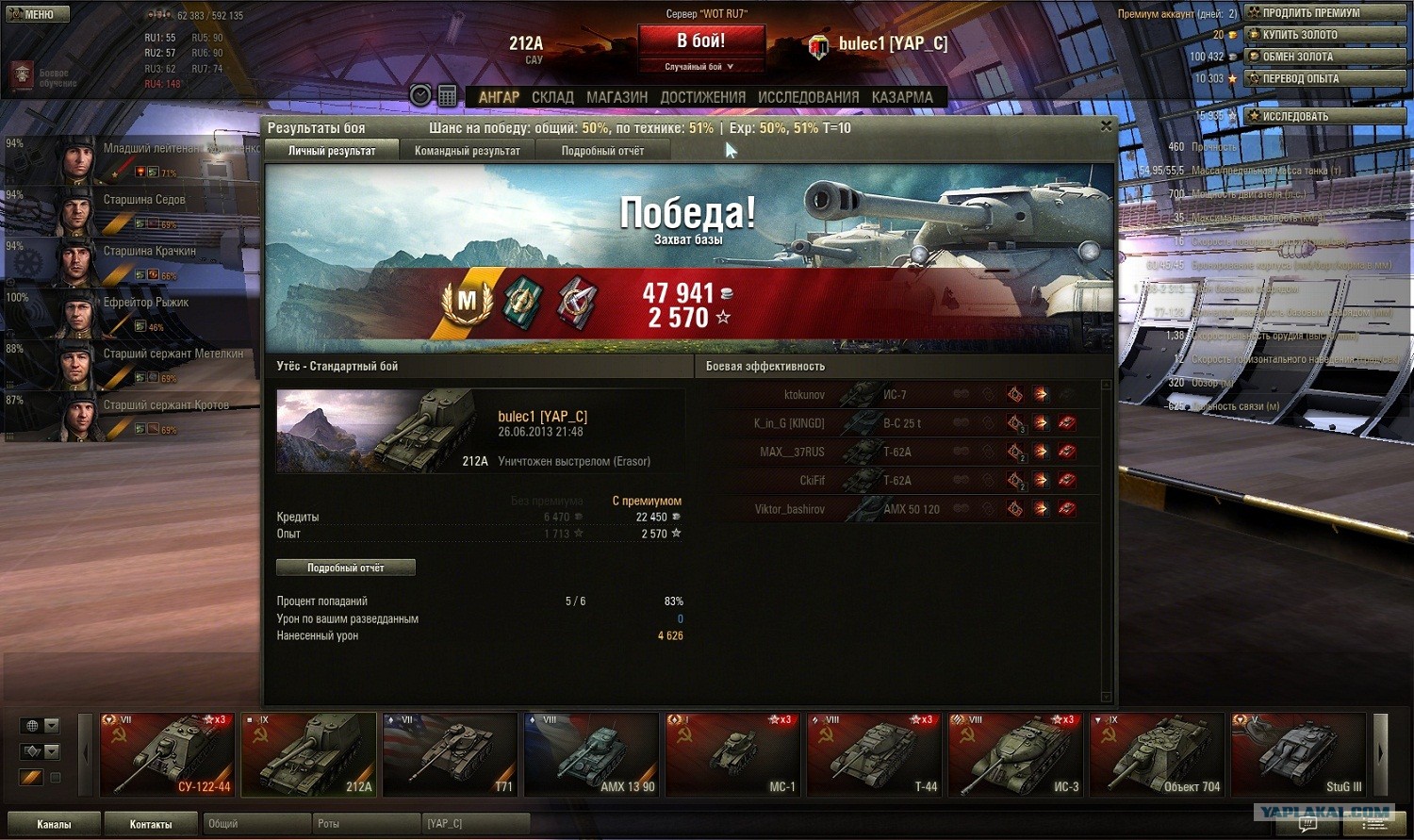This screenshot has height=840, width=1414.
Task: Choose the AMX 13 90 tank
Action: pos(591,755)
